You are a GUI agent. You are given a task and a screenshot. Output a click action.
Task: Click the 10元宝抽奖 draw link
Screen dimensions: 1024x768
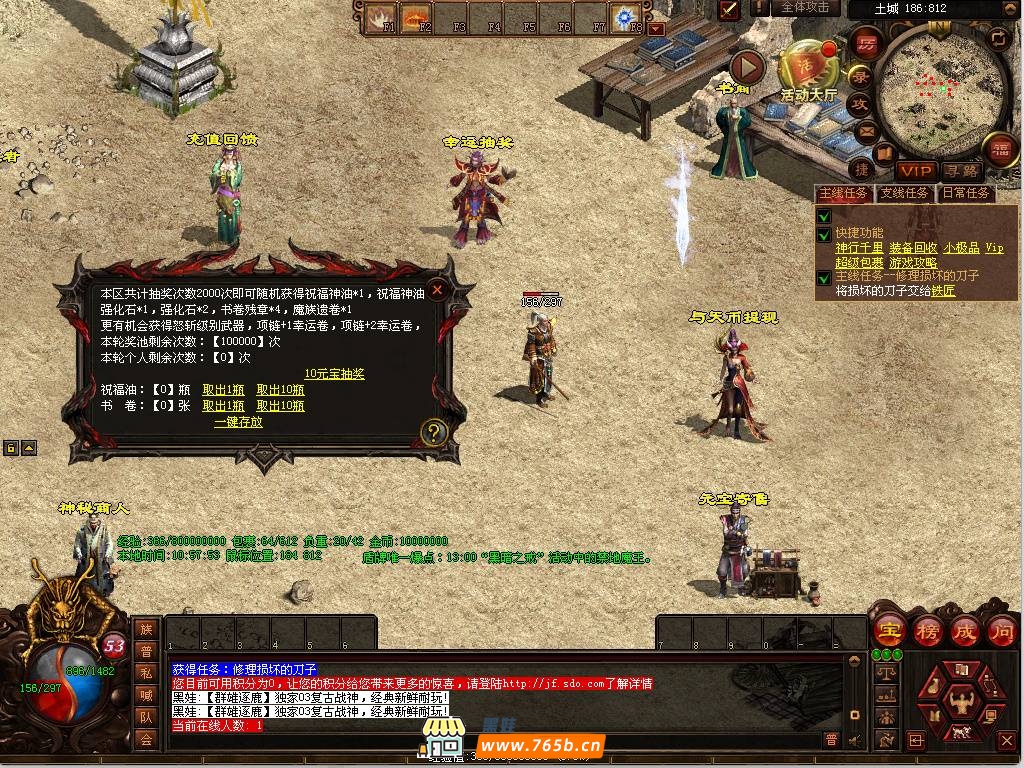coord(334,374)
